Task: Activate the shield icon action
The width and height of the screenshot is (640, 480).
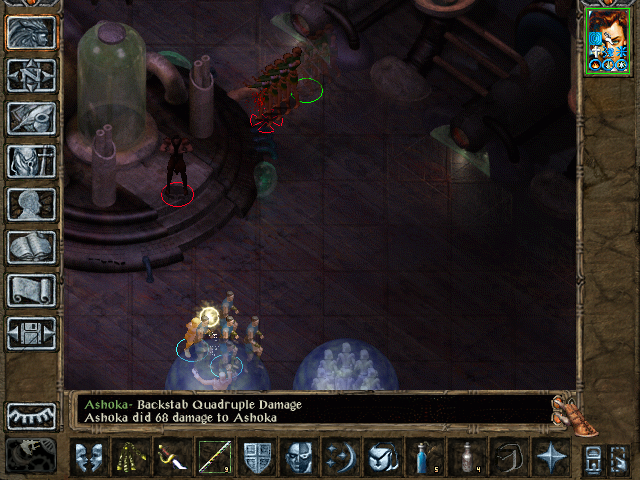Action: [x=257, y=457]
